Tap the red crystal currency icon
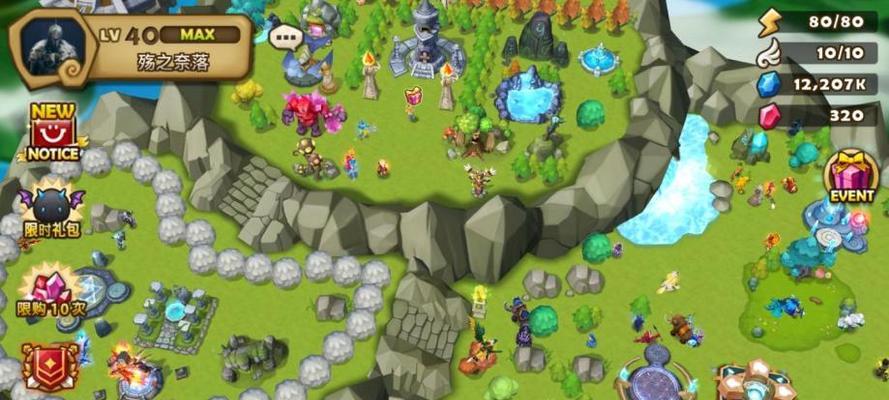Viewport: 889px width, 400px height. [768, 116]
